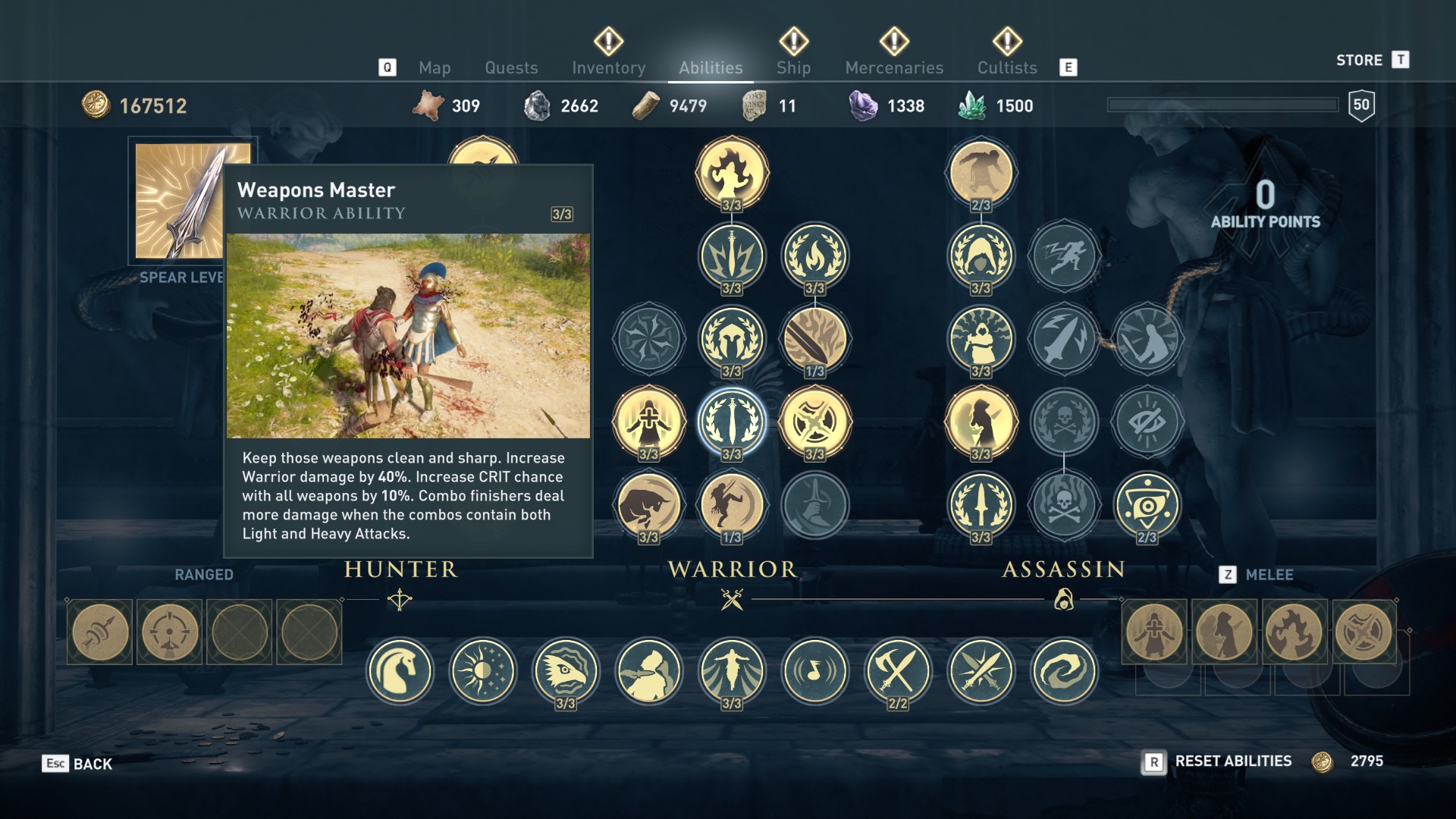Choose the eye-slash assassin ability
The width and height of the screenshot is (1456, 819).
click(x=1147, y=422)
